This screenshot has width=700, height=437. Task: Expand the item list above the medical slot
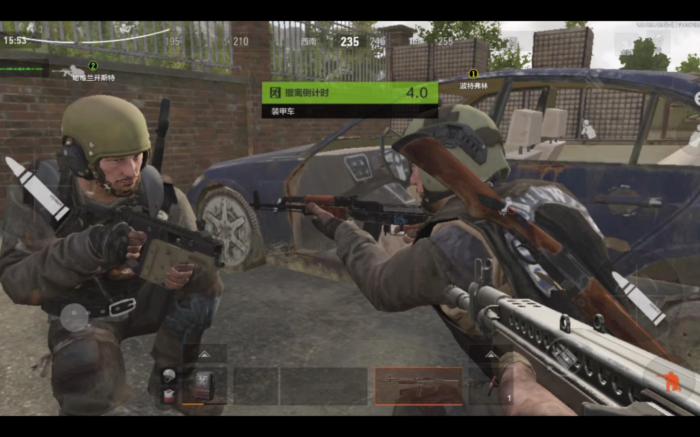(203, 354)
